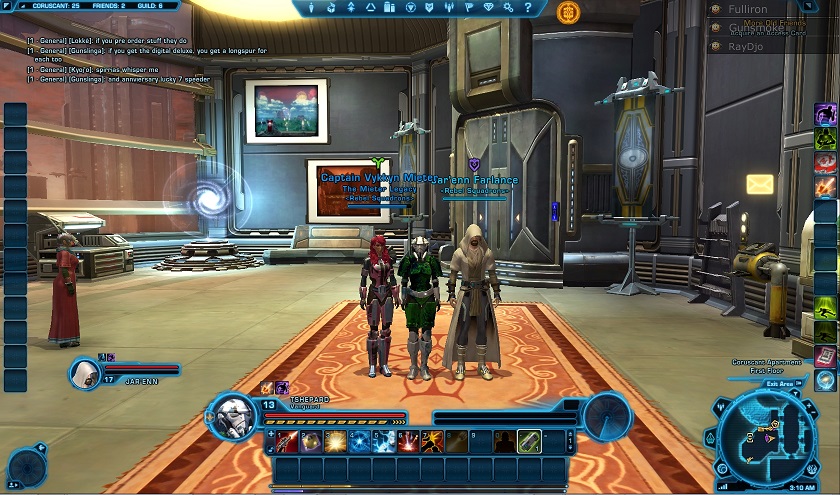Use the grenade ability in slot 2

tap(311, 441)
